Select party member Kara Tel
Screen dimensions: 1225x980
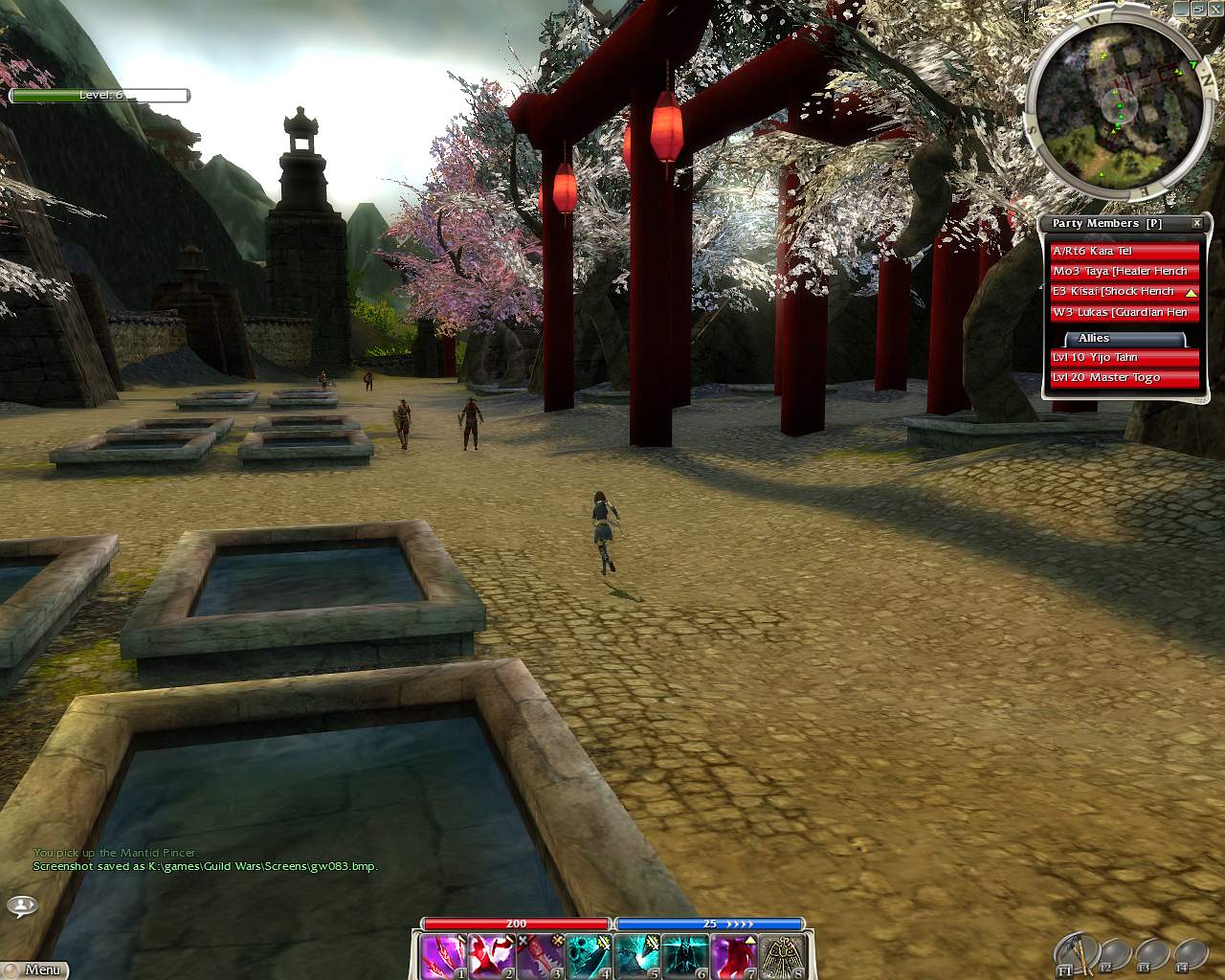pyautogui.click(x=1125, y=251)
